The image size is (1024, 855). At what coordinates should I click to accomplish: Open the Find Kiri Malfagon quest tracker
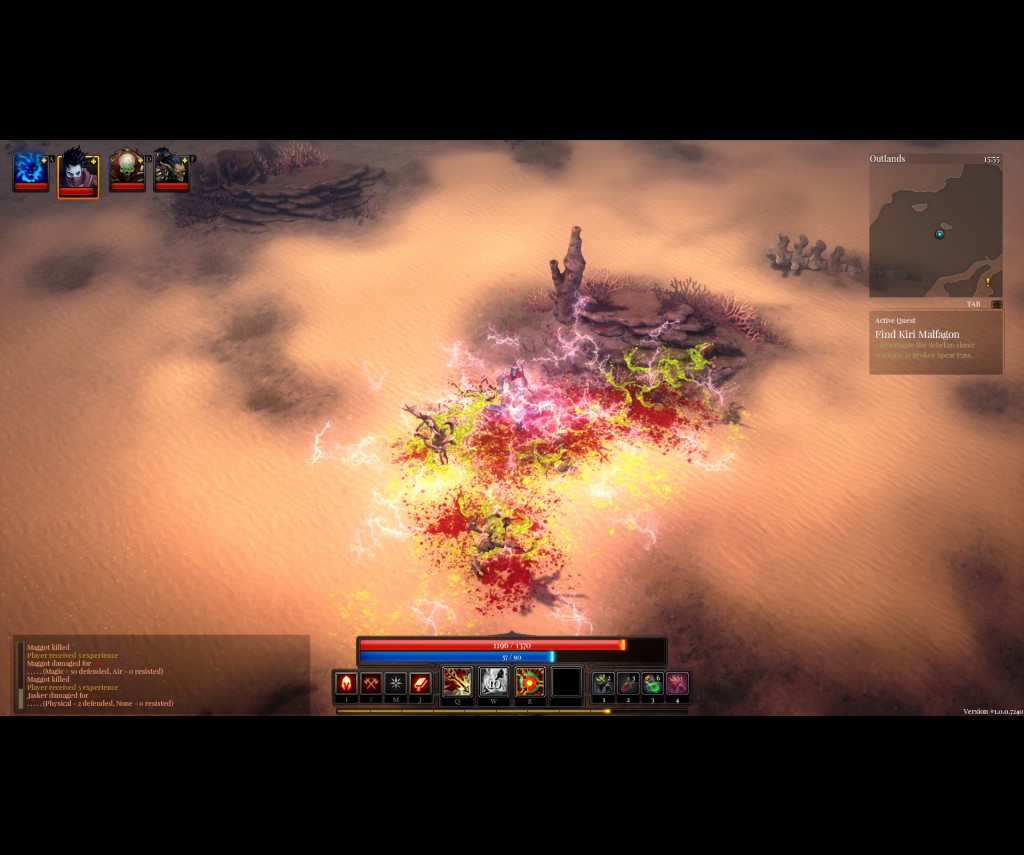pyautogui.click(x=935, y=341)
